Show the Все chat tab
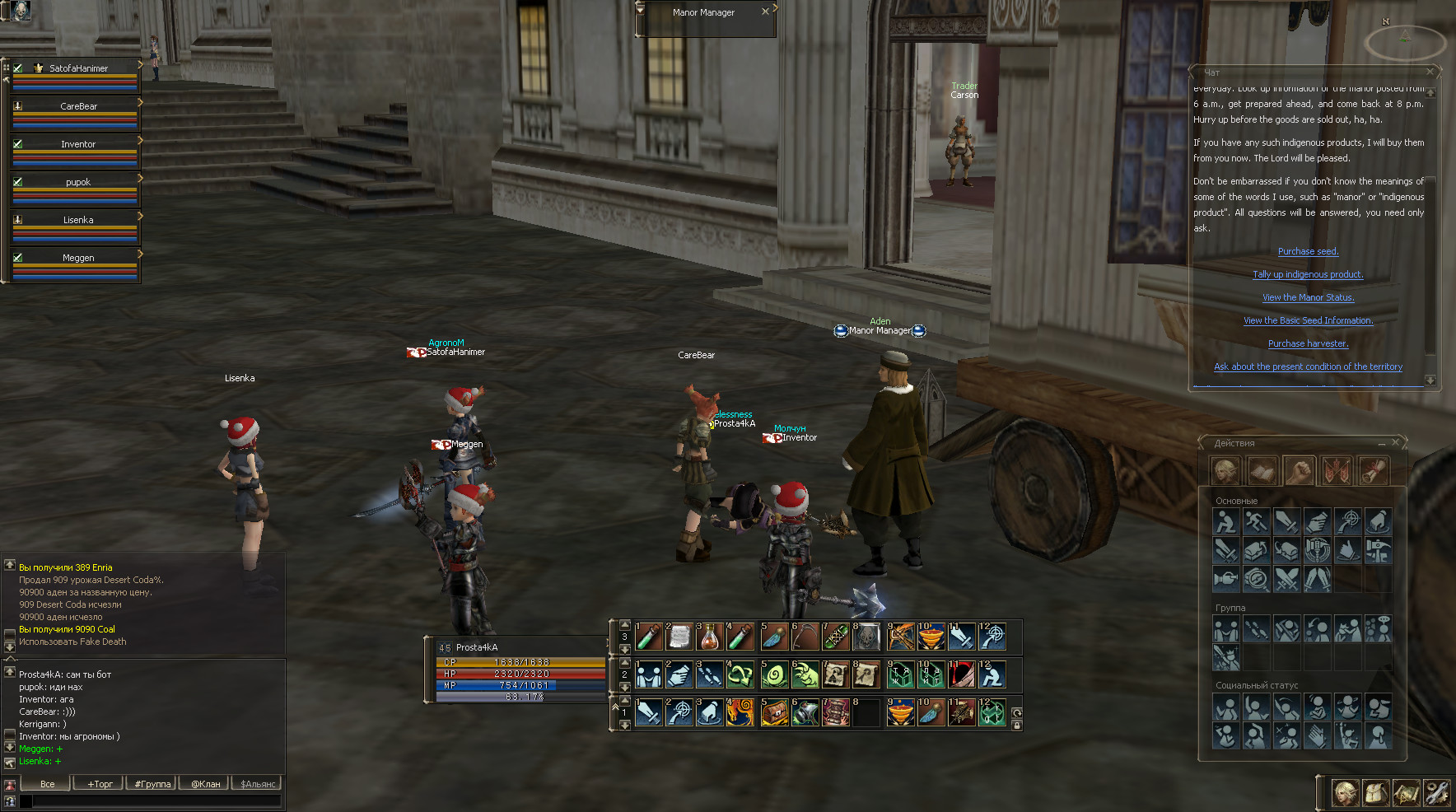The width and height of the screenshot is (1456, 812). pos(47,784)
